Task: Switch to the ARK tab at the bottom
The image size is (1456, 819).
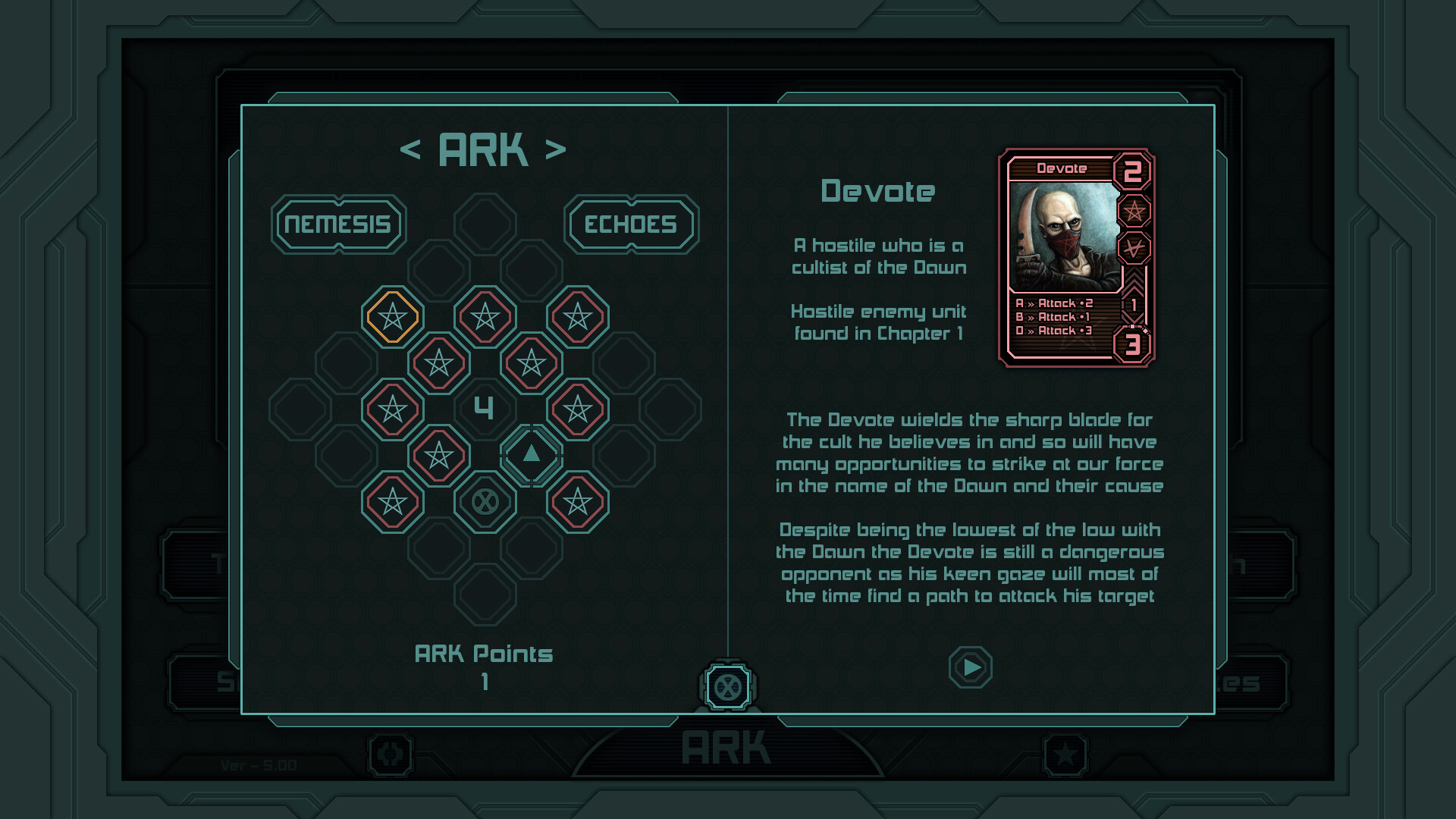Action: pos(726,747)
